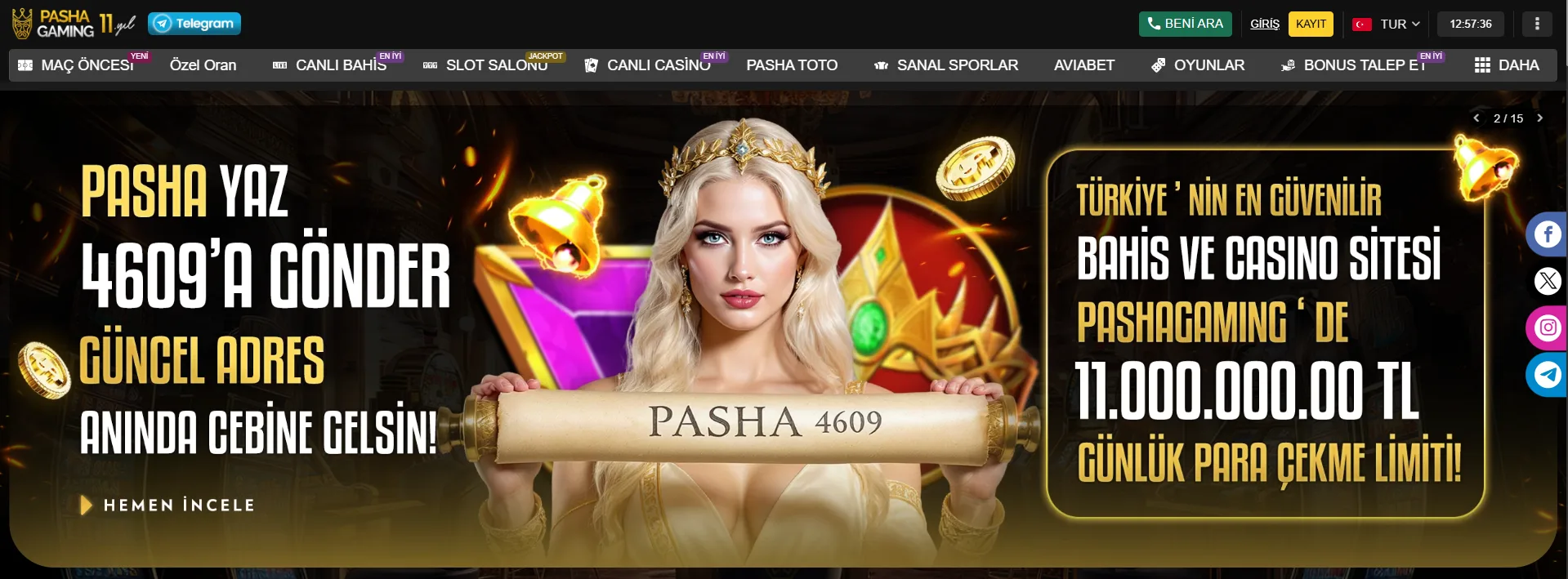
Task: Select SANAL SPORLAR
Action: tap(946, 65)
